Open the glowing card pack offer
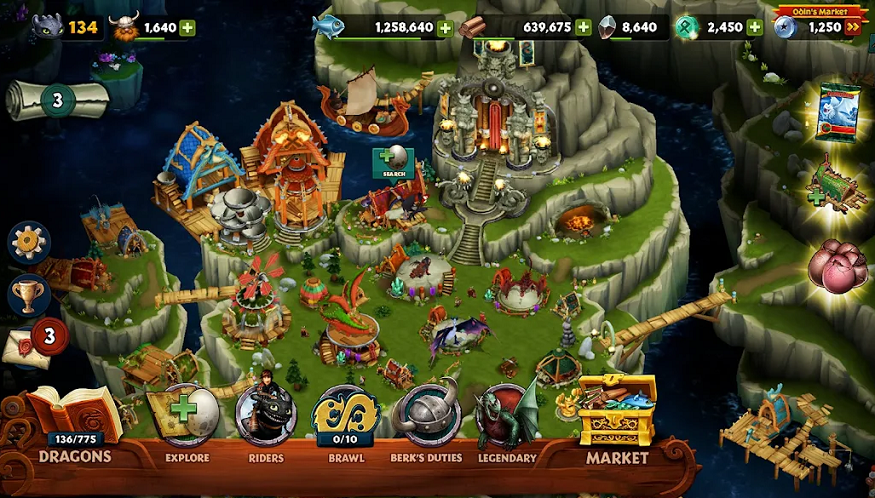The image size is (875, 498). [x=837, y=110]
